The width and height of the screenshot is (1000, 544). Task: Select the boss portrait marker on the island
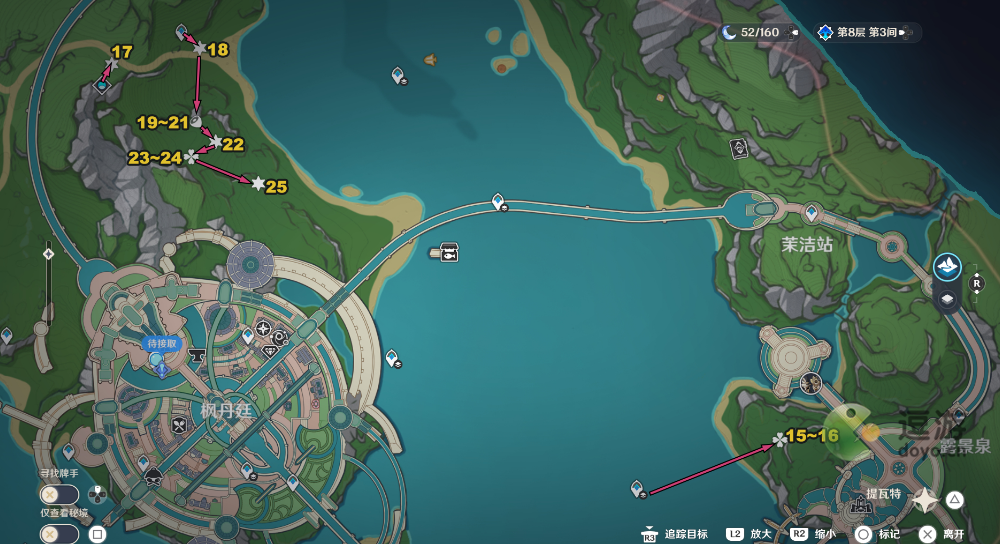point(810,382)
